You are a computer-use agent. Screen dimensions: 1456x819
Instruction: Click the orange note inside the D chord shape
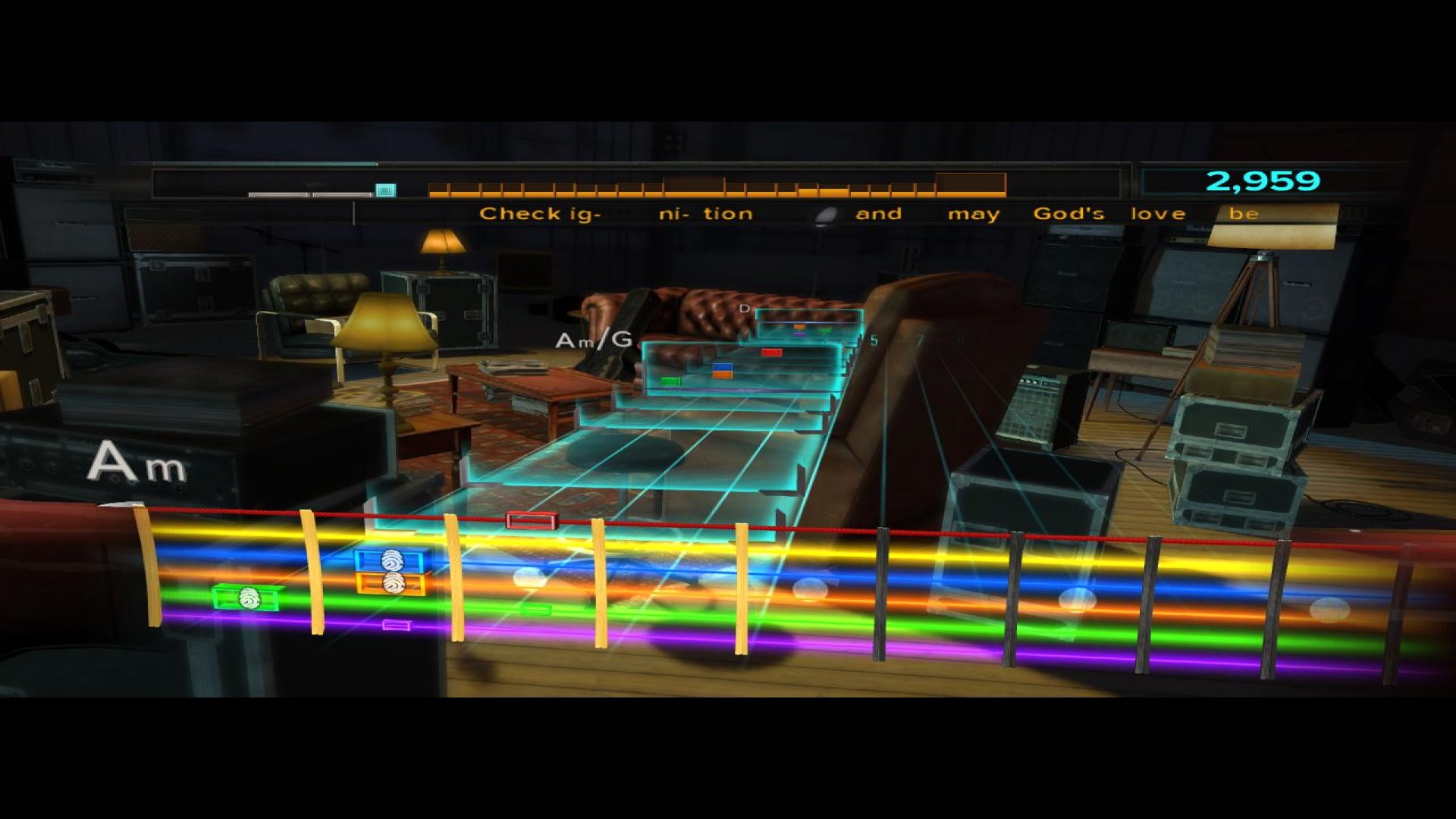coord(799,326)
